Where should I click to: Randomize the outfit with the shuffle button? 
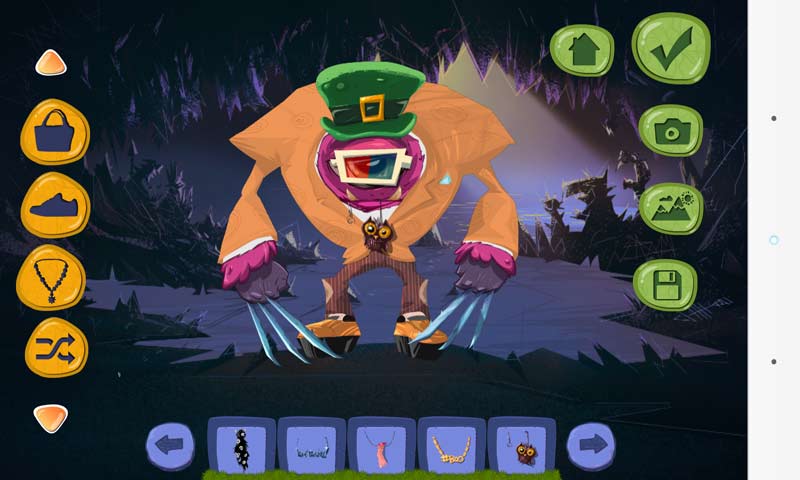pyautogui.click(x=56, y=347)
